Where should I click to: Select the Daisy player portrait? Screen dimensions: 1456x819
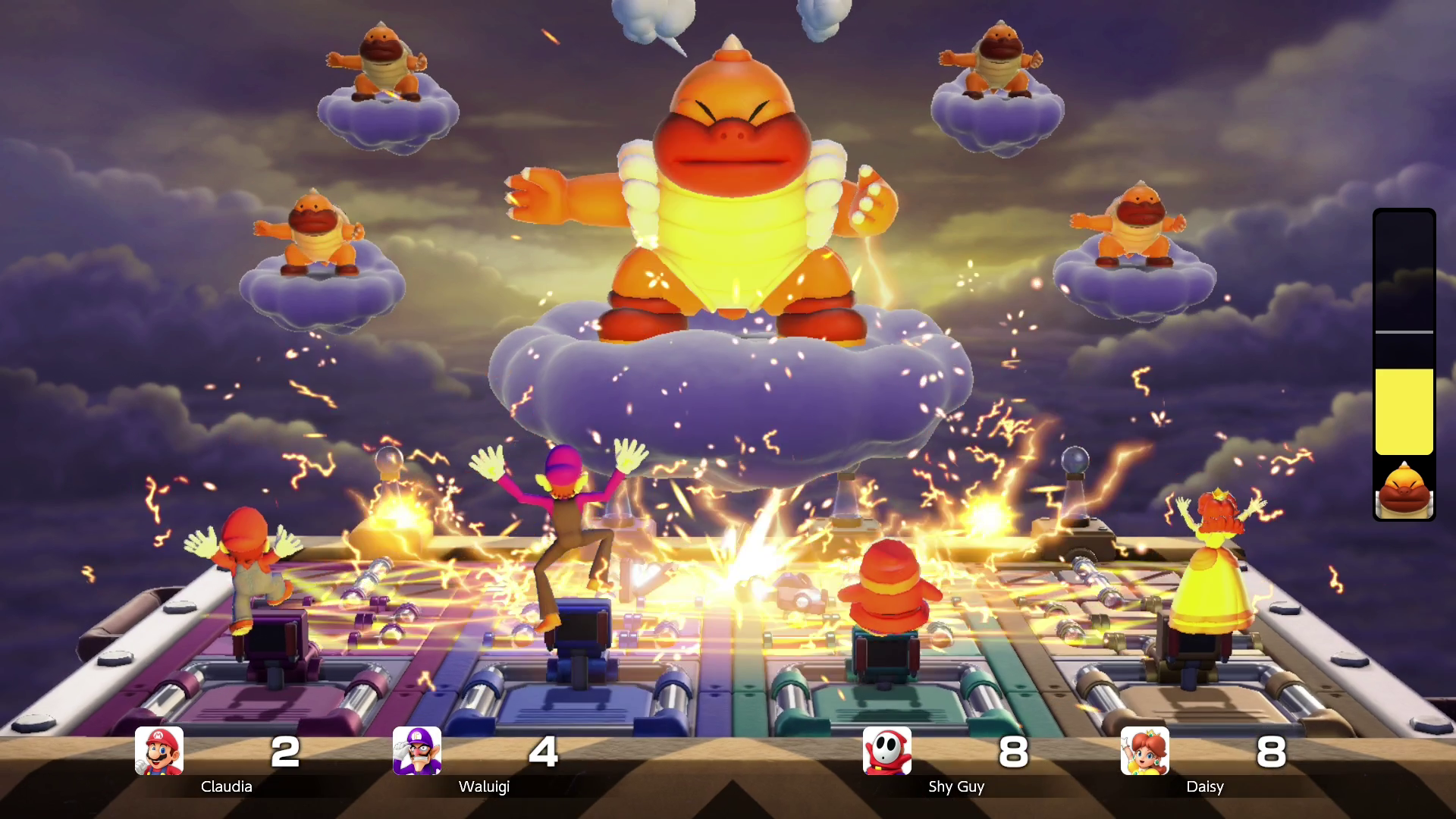[x=1145, y=751]
